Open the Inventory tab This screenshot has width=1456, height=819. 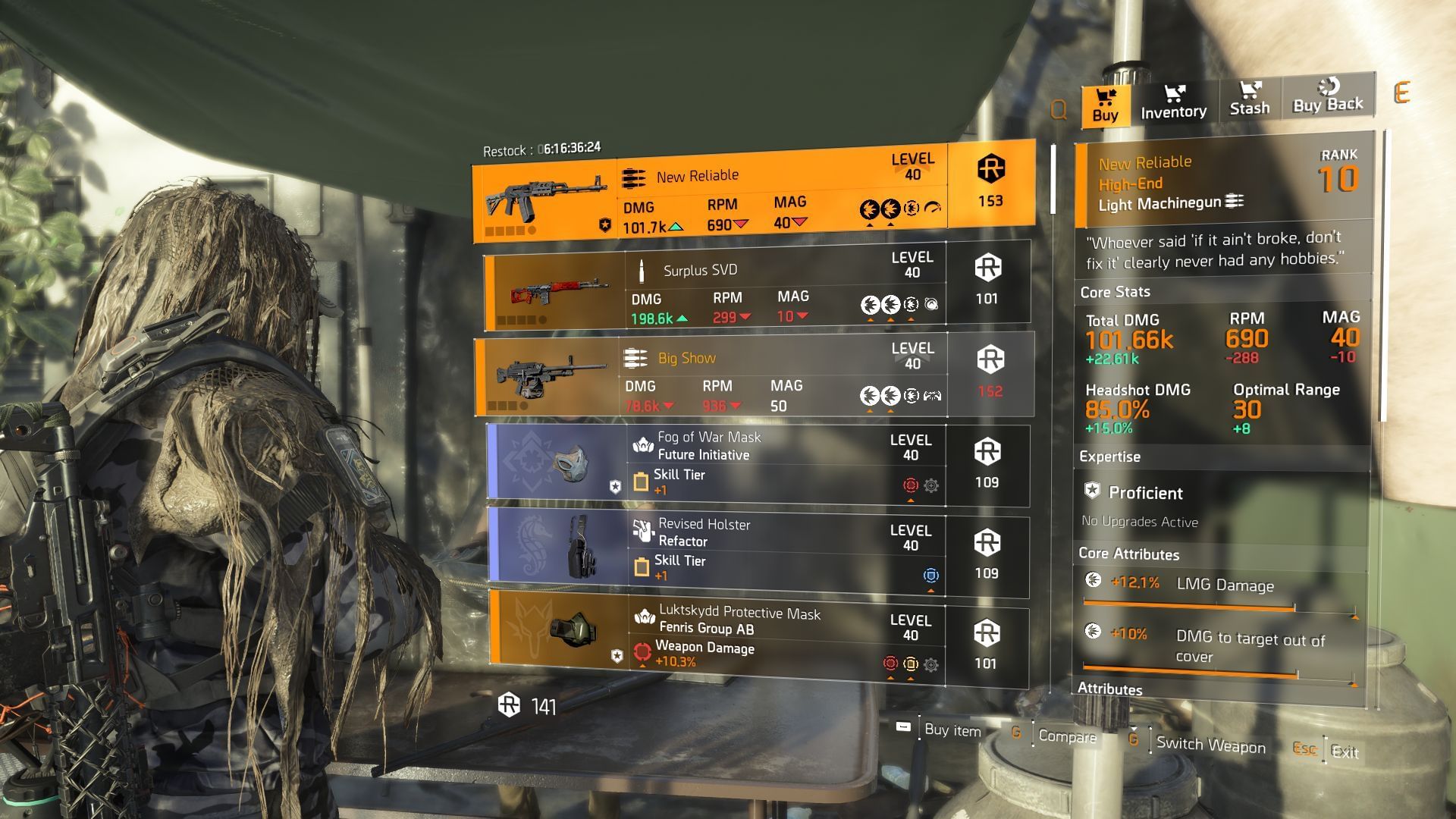1173,102
